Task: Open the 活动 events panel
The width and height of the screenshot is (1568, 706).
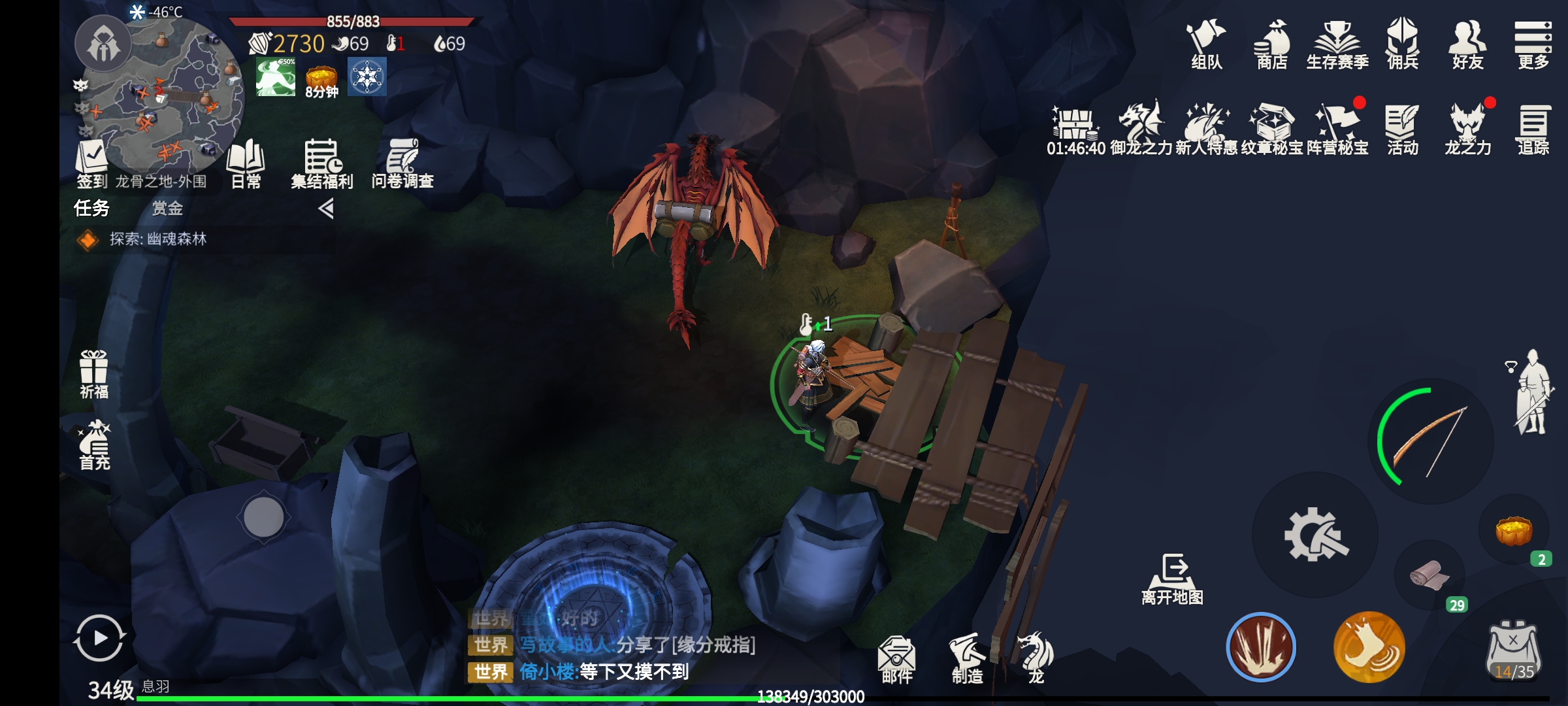Action: 1402,129
